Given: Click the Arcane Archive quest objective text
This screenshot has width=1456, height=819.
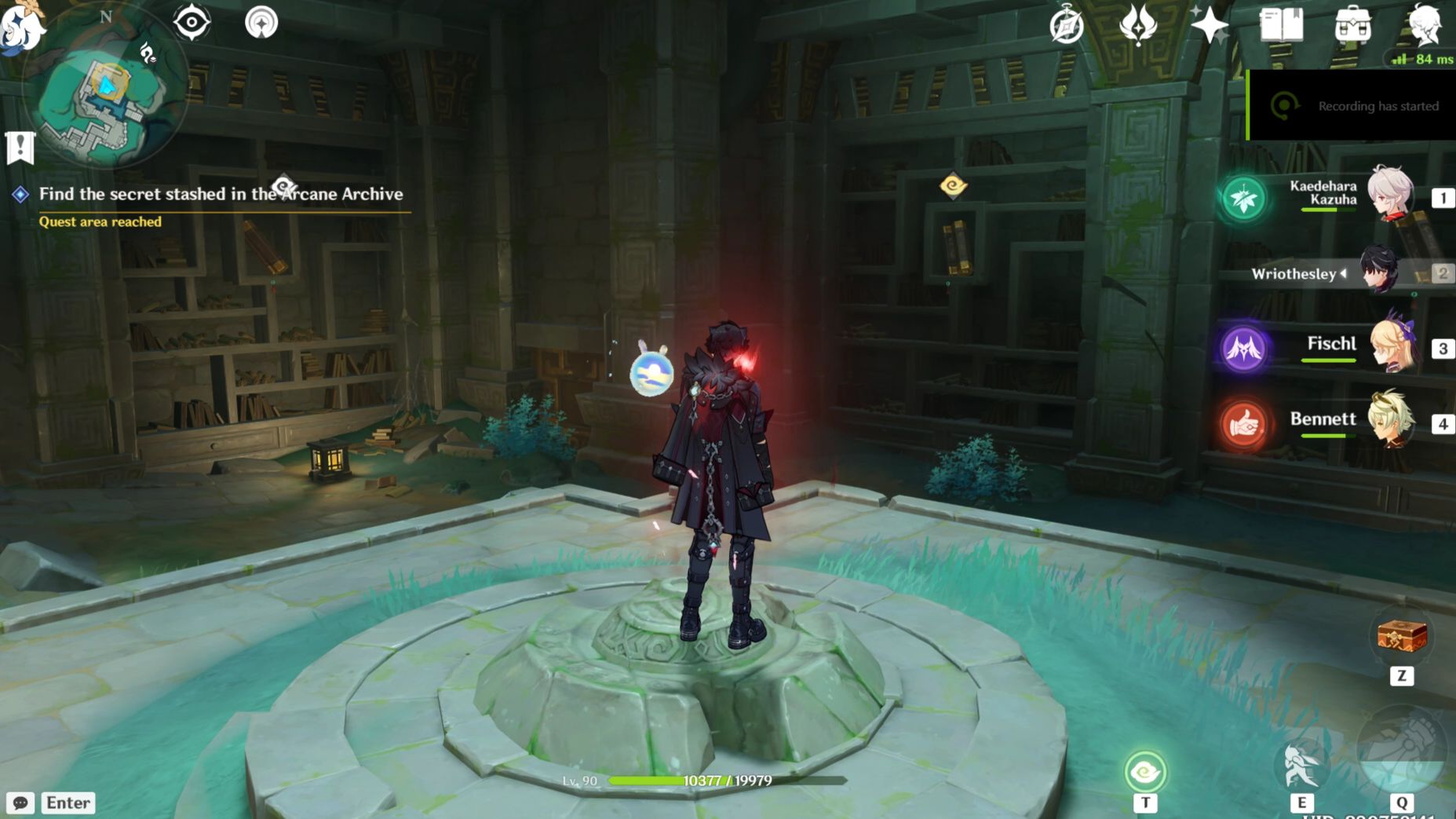Looking at the screenshot, I should (221, 193).
